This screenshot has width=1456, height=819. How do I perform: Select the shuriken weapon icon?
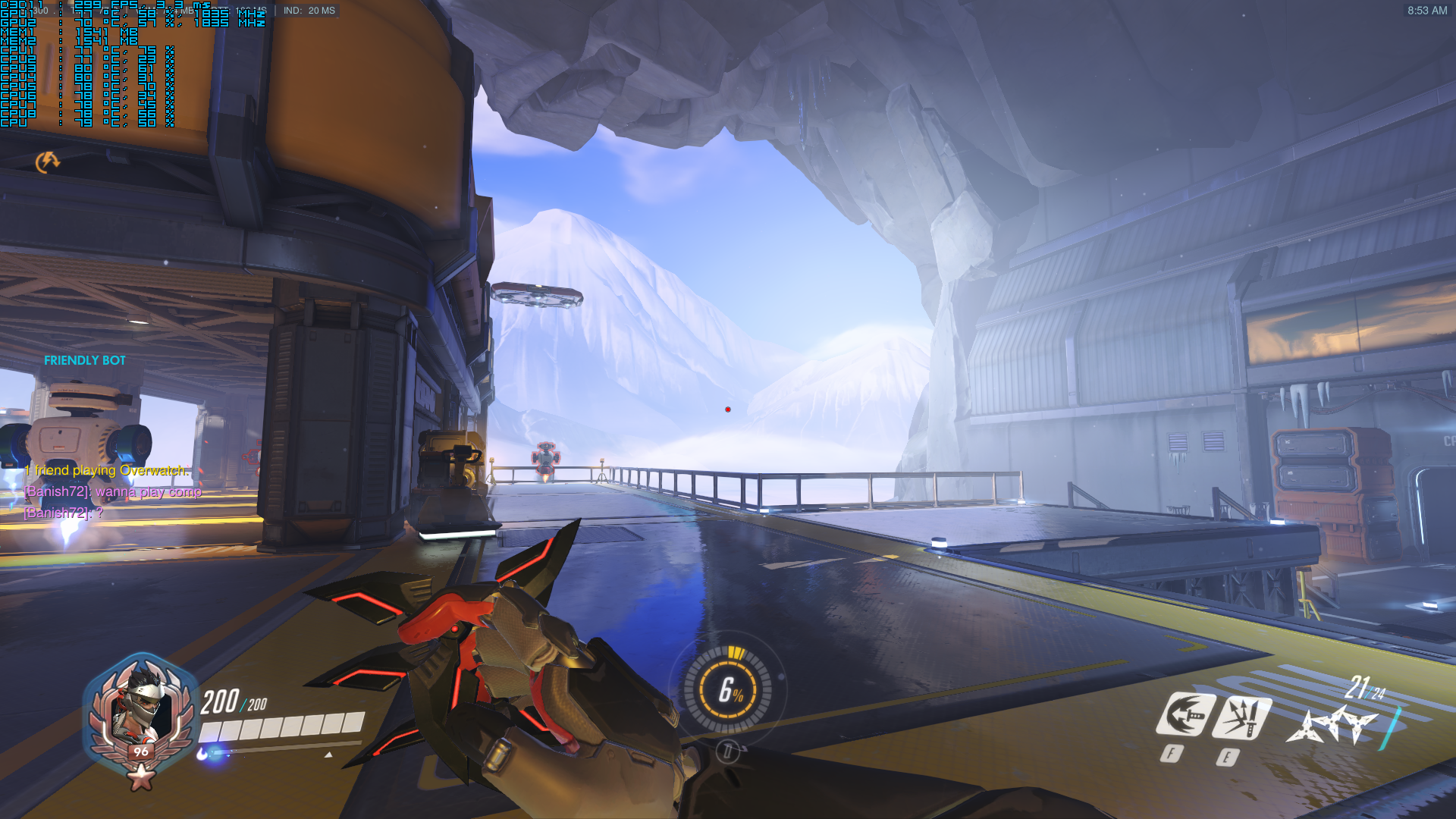[1332, 725]
